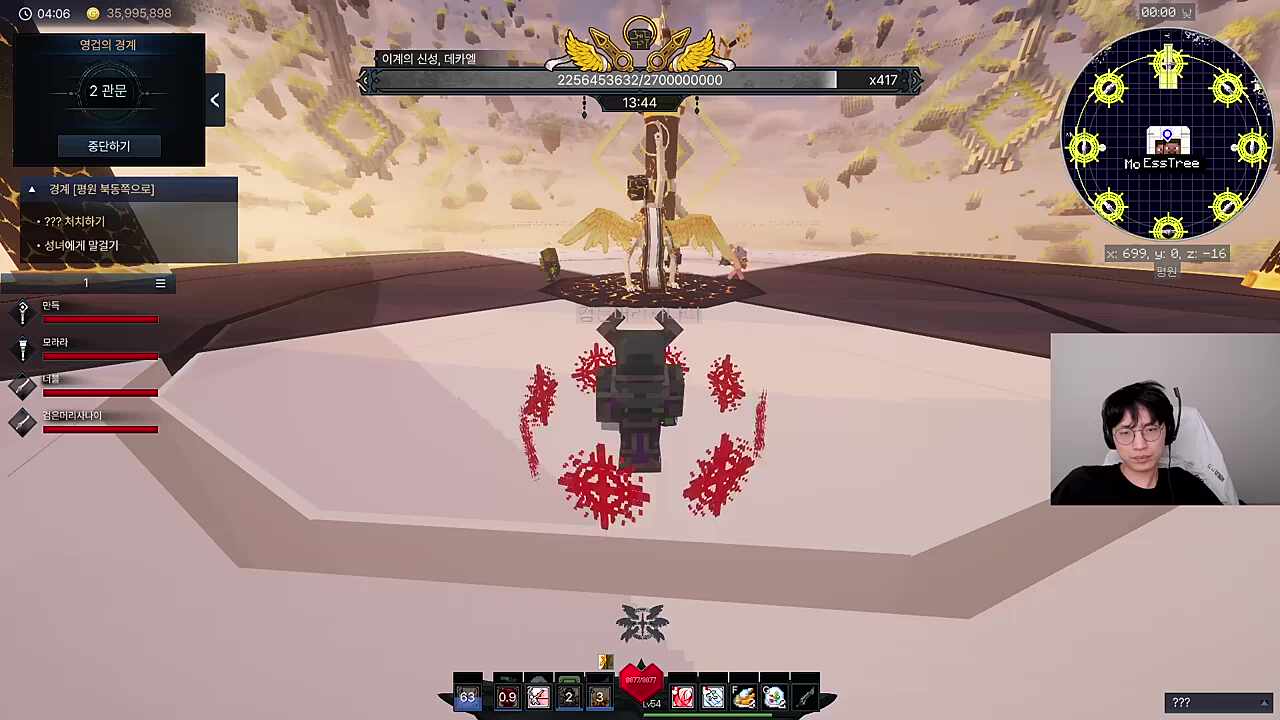
Task: Open the circular minimap
Action: coord(1167,133)
